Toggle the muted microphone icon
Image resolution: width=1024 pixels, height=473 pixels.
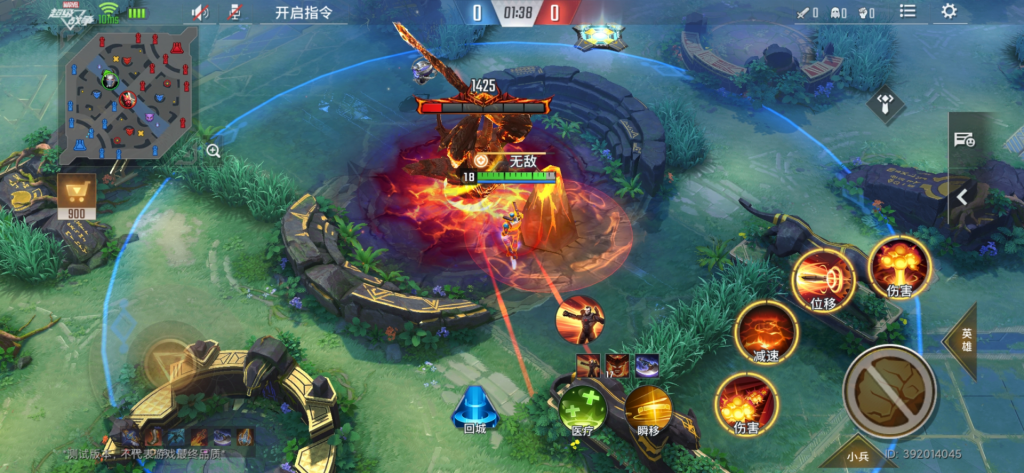coord(235,13)
